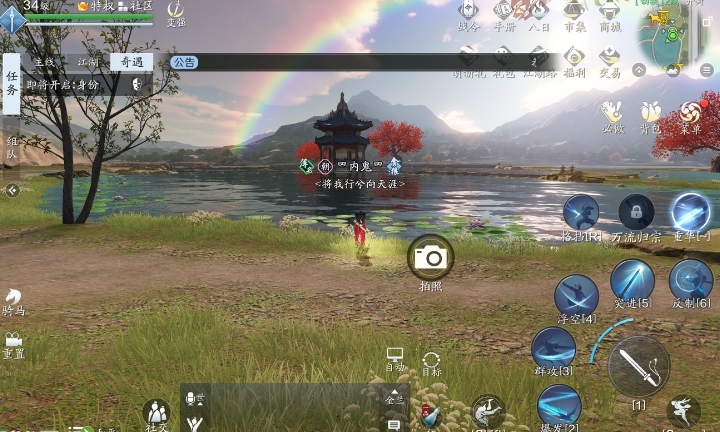The height and width of the screenshot is (432, 720).
Task: Open the 菜单 main menu
Action: 691,112
